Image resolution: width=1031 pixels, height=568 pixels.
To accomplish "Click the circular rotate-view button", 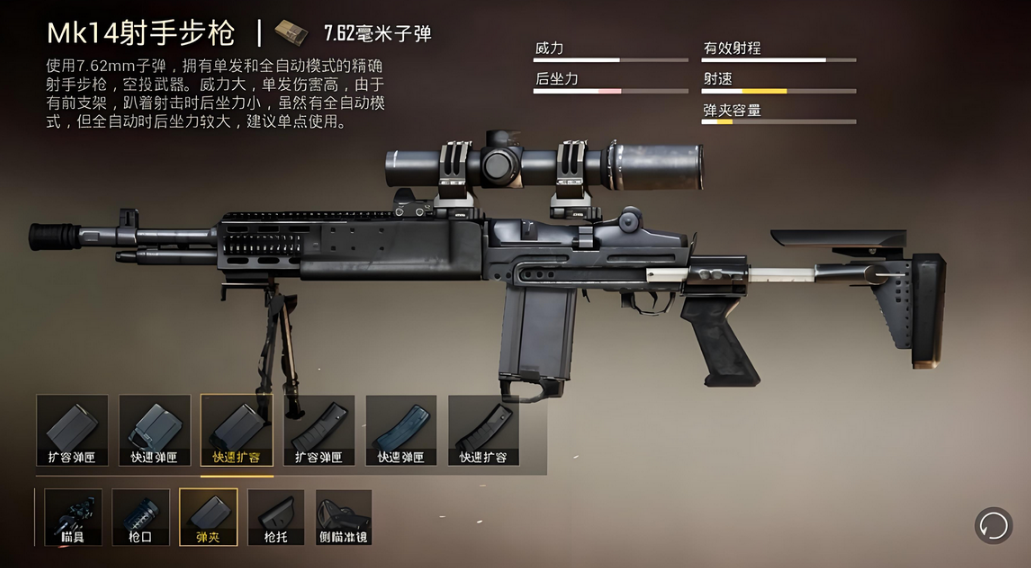I will coord(993,525).
